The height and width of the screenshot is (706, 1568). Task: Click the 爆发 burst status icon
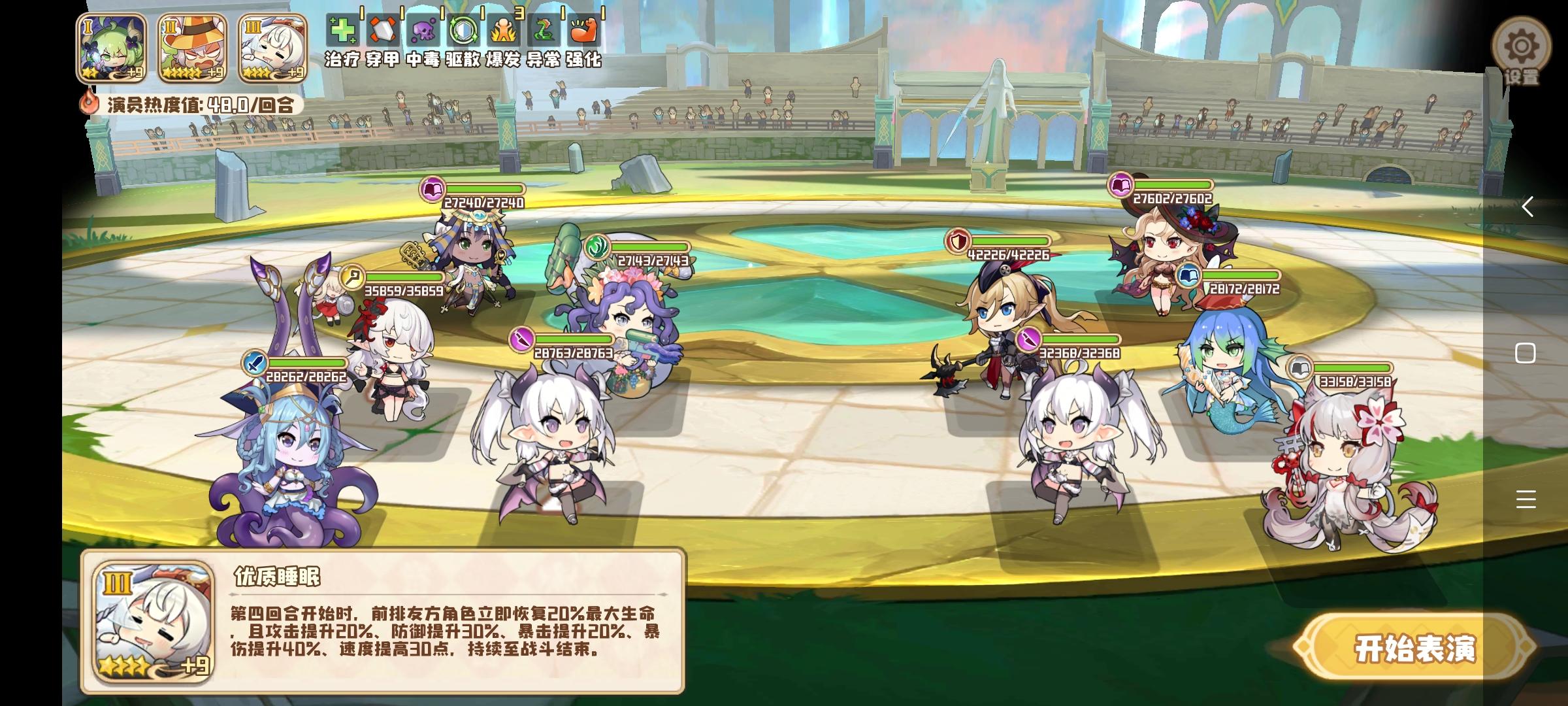pyautogui.click(x=505, y=29)
